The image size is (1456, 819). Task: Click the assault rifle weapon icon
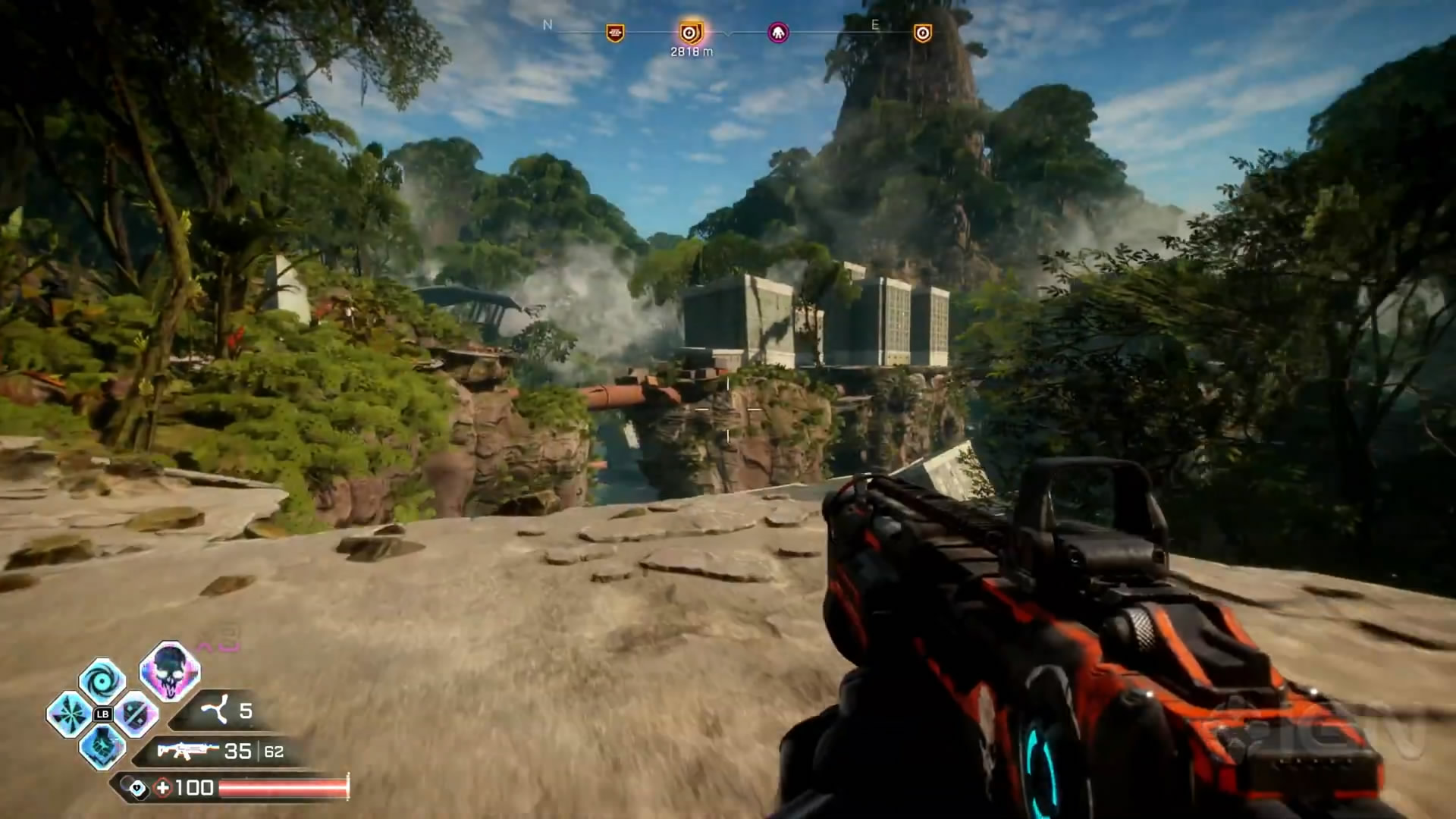(x=187, y=751)
